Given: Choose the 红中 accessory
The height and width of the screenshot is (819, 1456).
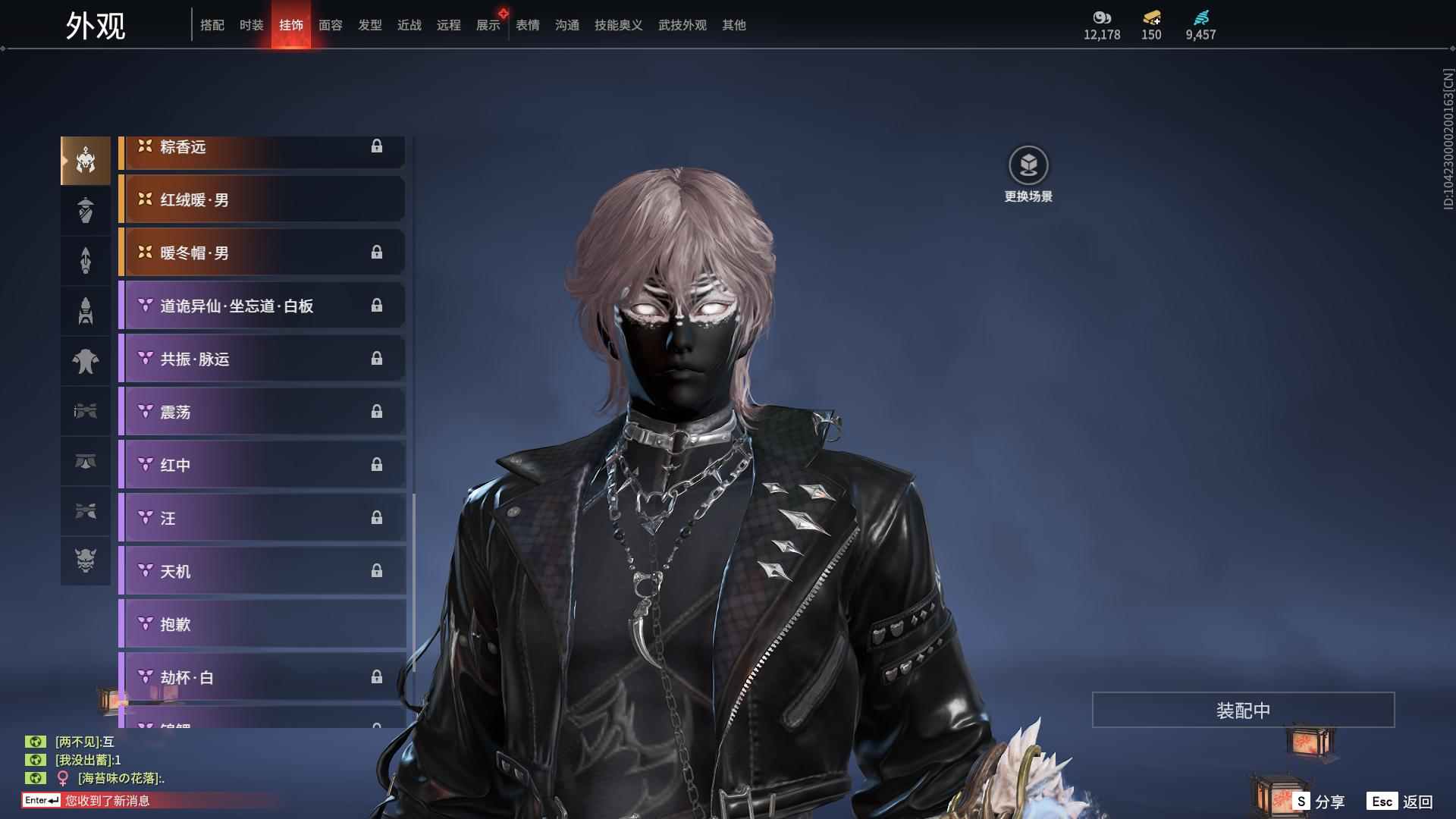Looking at the screenshot, I should click(262, 465).
